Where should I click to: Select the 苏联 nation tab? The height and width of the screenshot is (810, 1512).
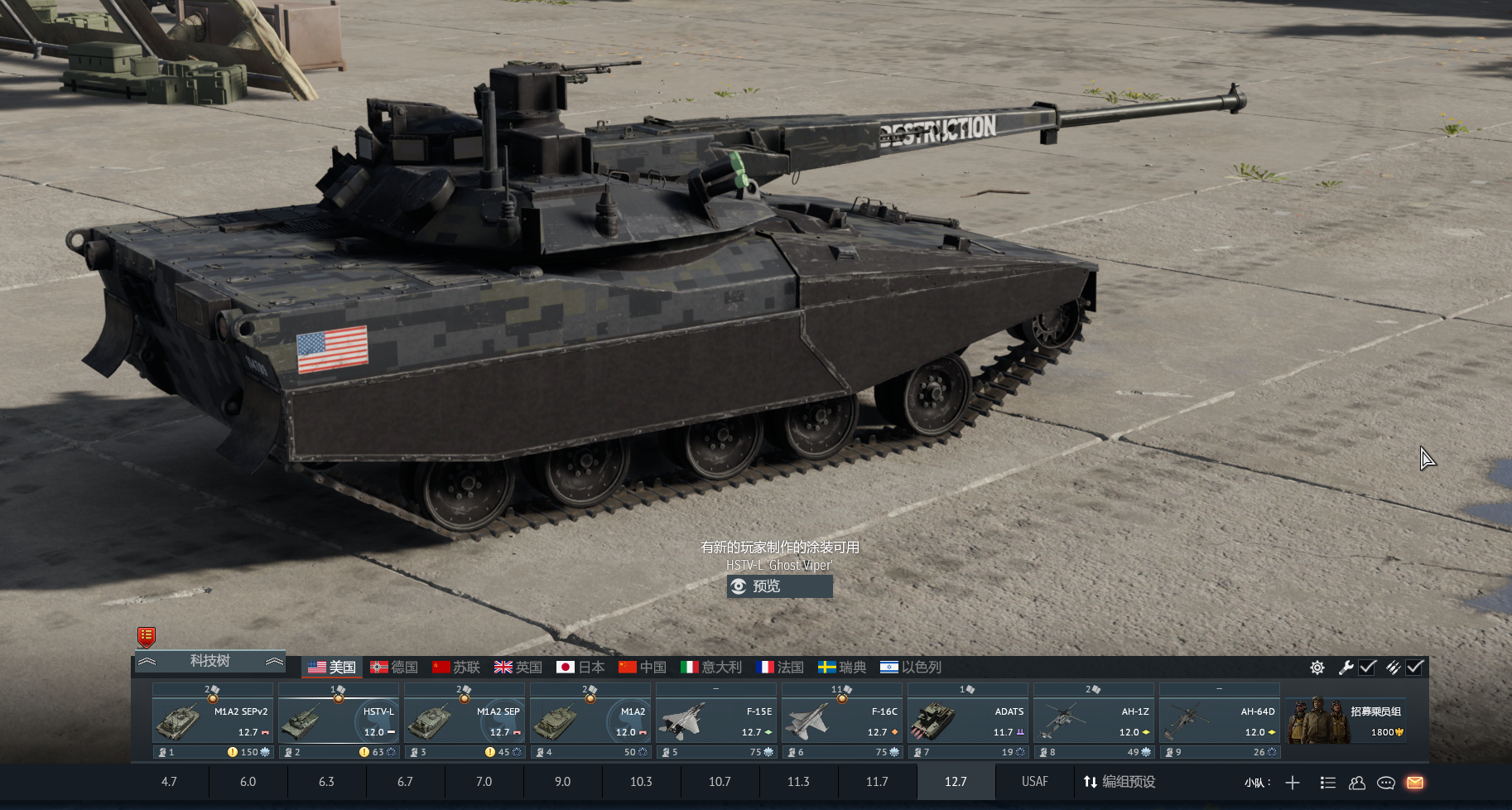tap(456, 668)
